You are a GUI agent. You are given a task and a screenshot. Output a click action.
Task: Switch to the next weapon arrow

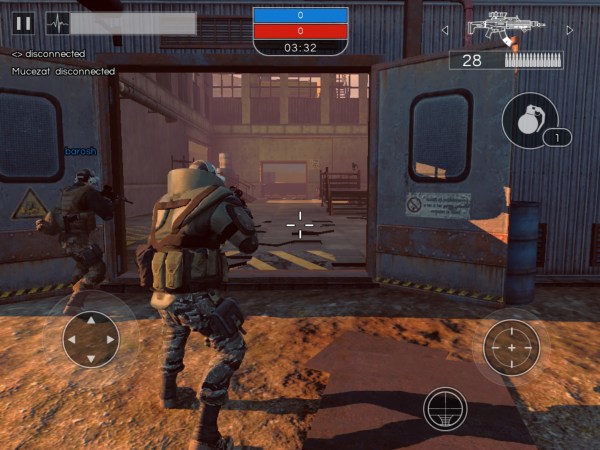pos(570,30)
